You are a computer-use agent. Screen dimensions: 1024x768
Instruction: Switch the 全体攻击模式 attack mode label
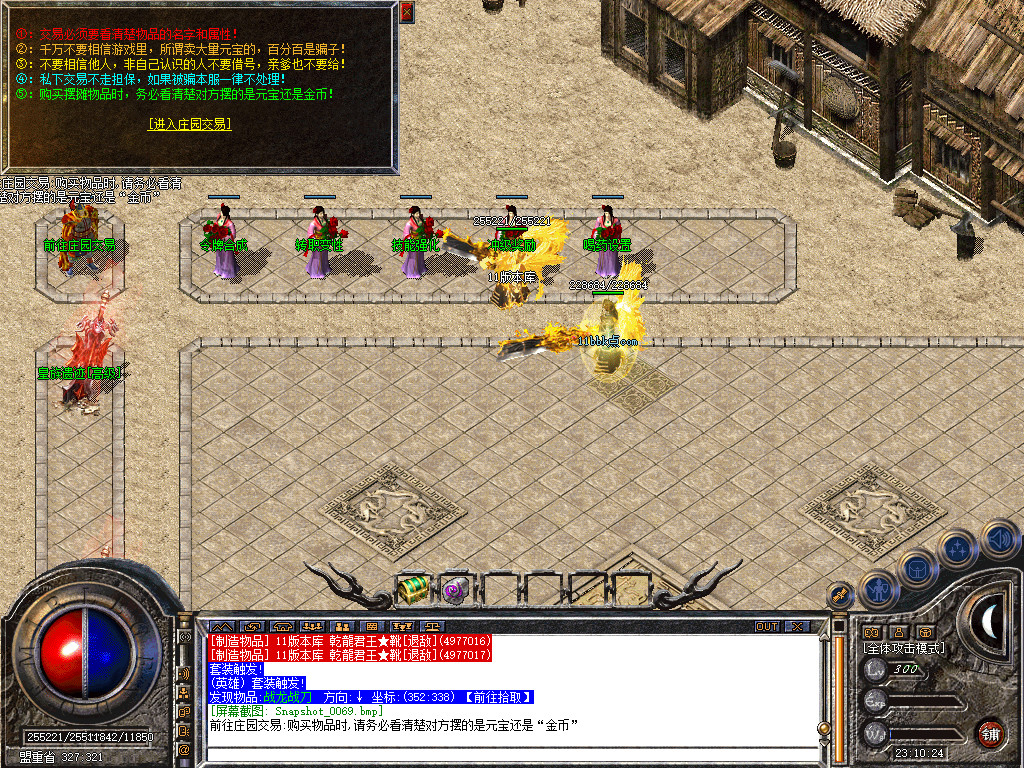pos(903,648)
